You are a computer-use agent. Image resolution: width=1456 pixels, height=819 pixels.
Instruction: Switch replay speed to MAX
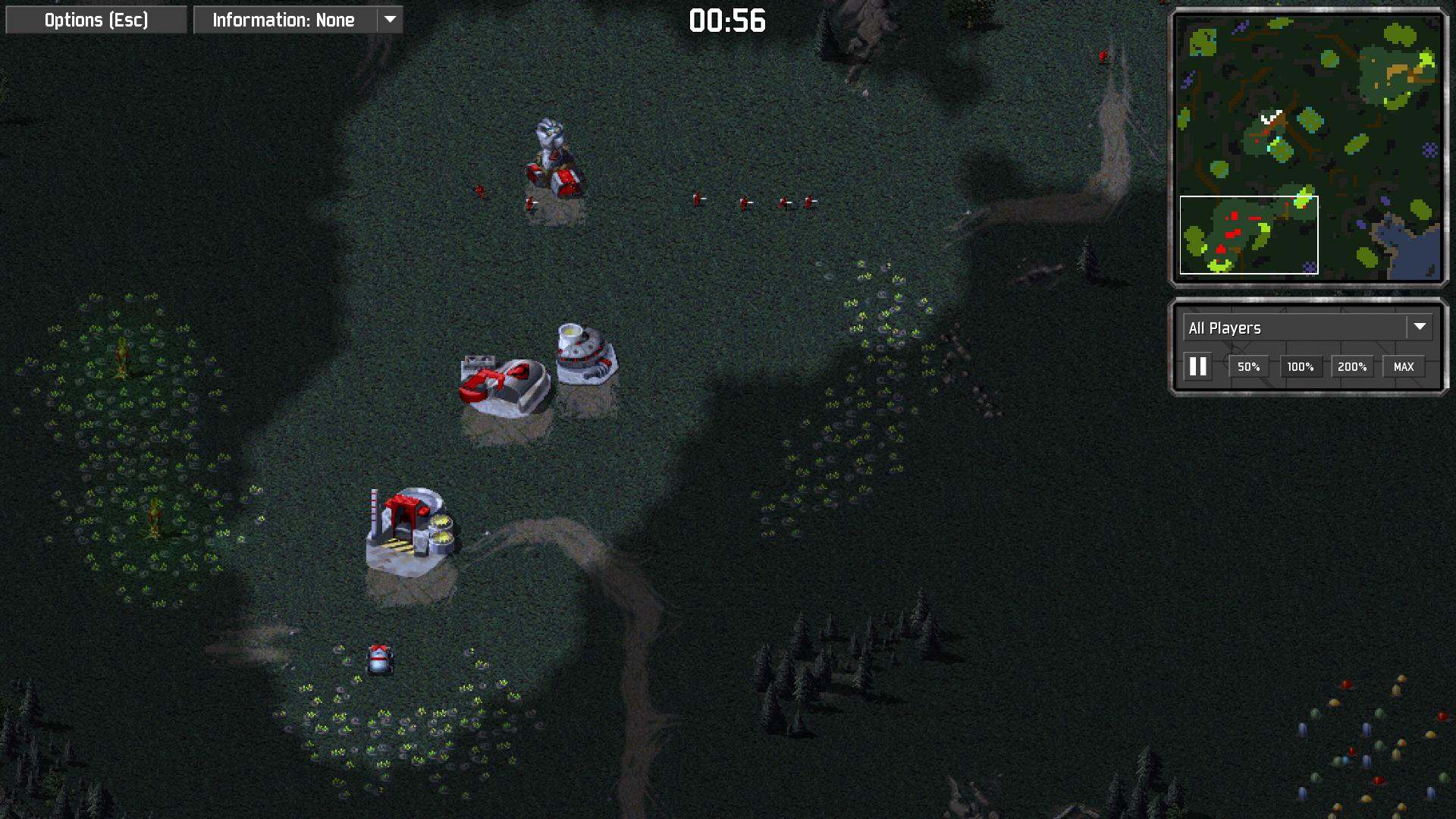click(x=1403, y=367)
